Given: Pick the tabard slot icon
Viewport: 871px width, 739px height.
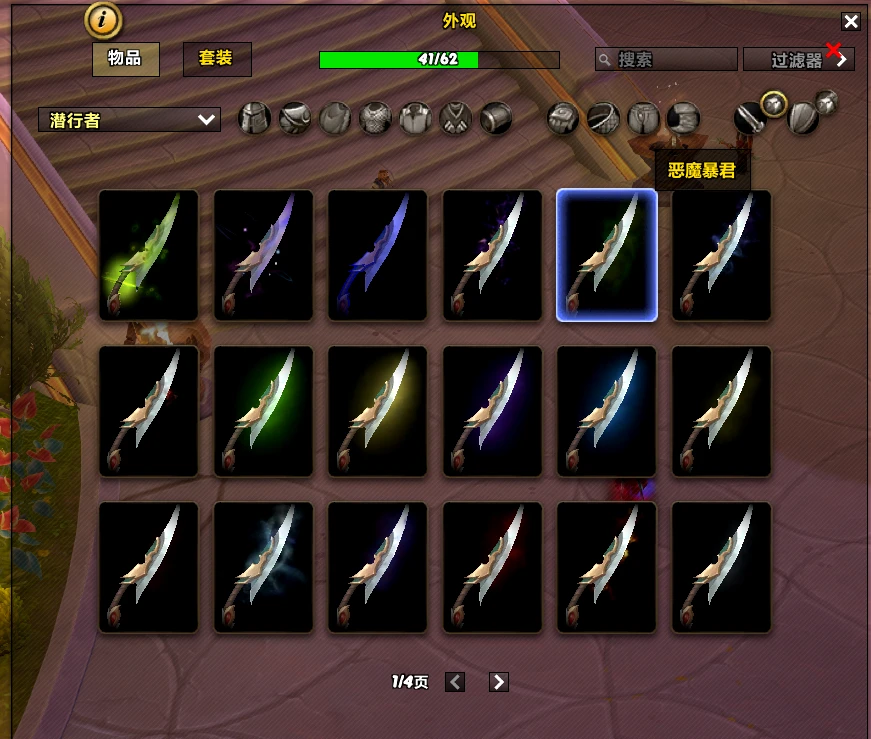Looking at the screenshot, I should tap(455, 119).
